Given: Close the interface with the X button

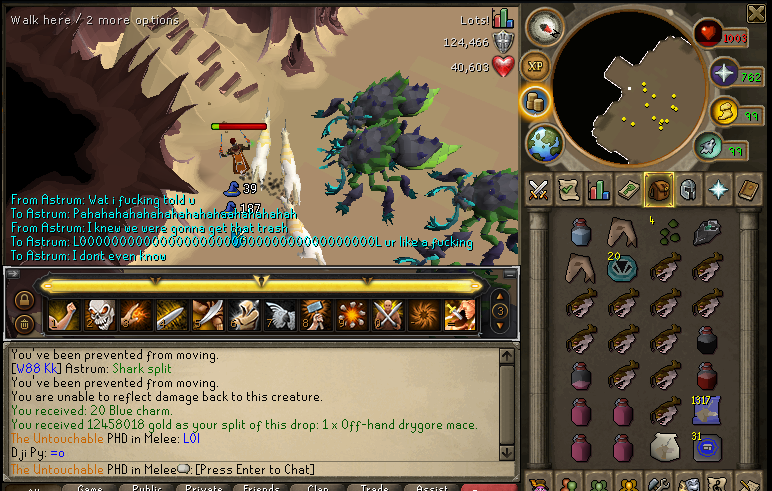Looking at the screenshot, I should tap(756, 12).
